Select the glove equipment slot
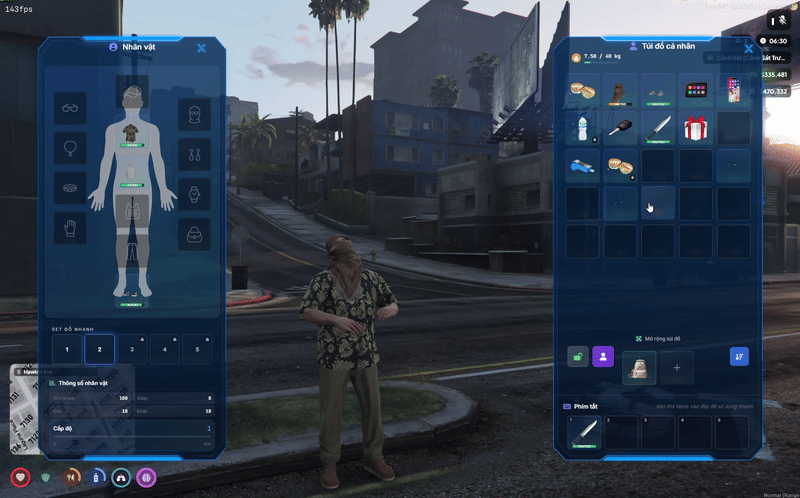The width and height of the screenshot is (800, 498). click(70, 228)
